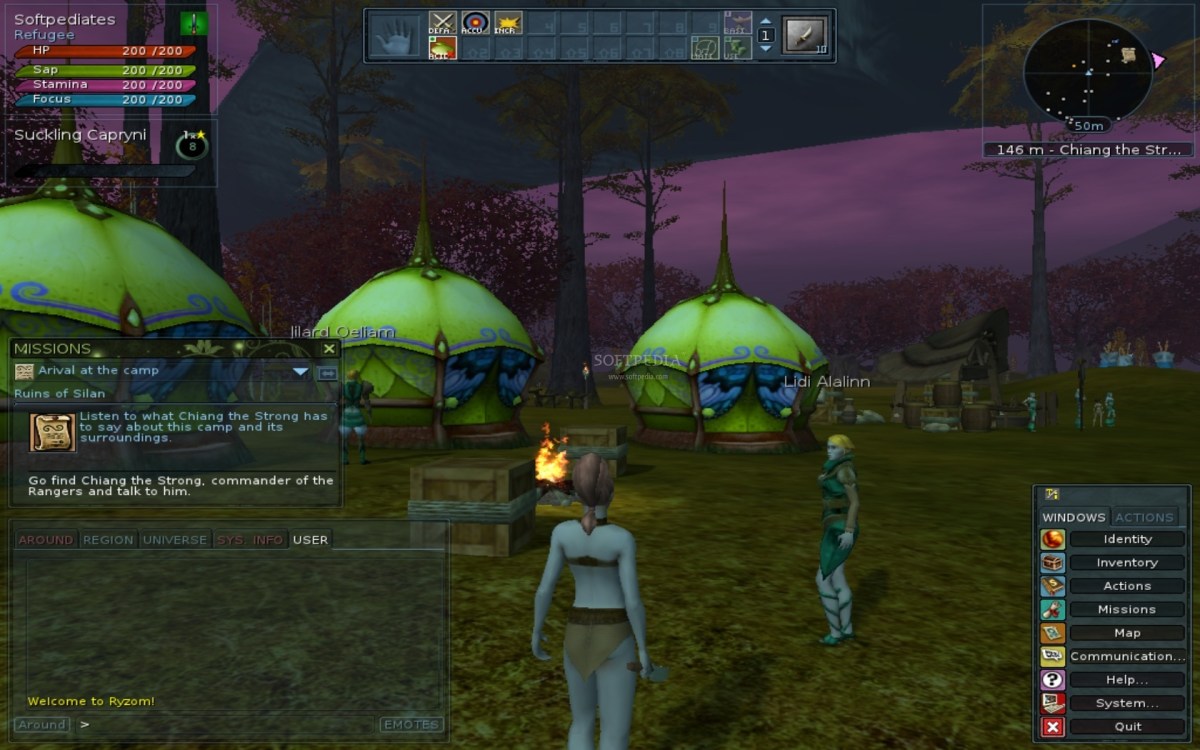Show the Sys. Info chat tab
This screenshot has width=1200, height=750.
250,540
